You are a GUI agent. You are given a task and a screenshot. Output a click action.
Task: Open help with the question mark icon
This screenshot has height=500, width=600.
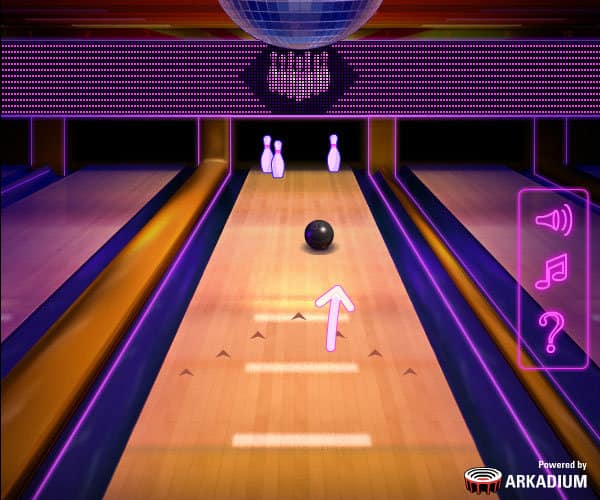pyautogui.click(x=551, y=331)
